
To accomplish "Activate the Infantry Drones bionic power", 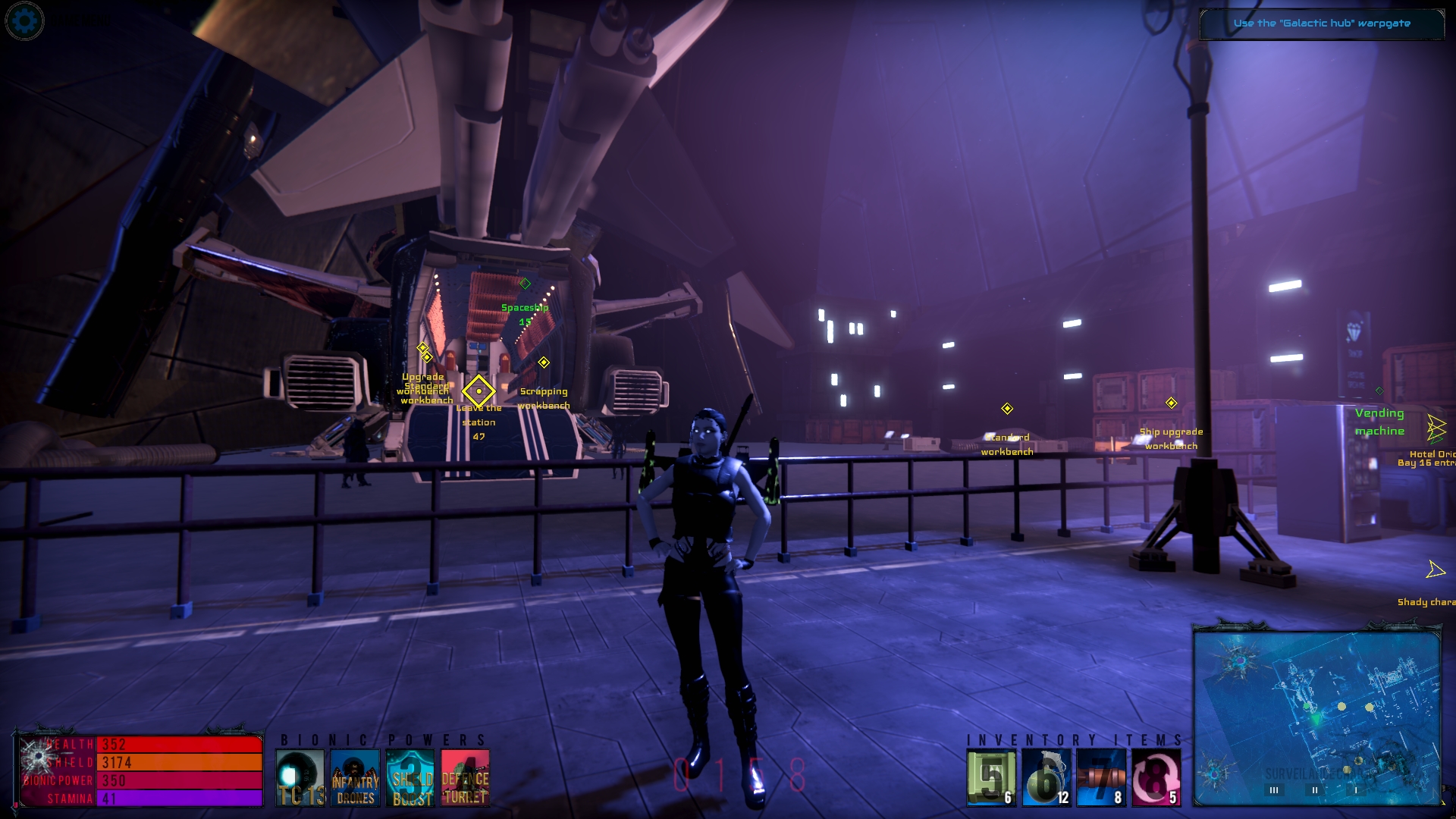I will pos(355,777).
